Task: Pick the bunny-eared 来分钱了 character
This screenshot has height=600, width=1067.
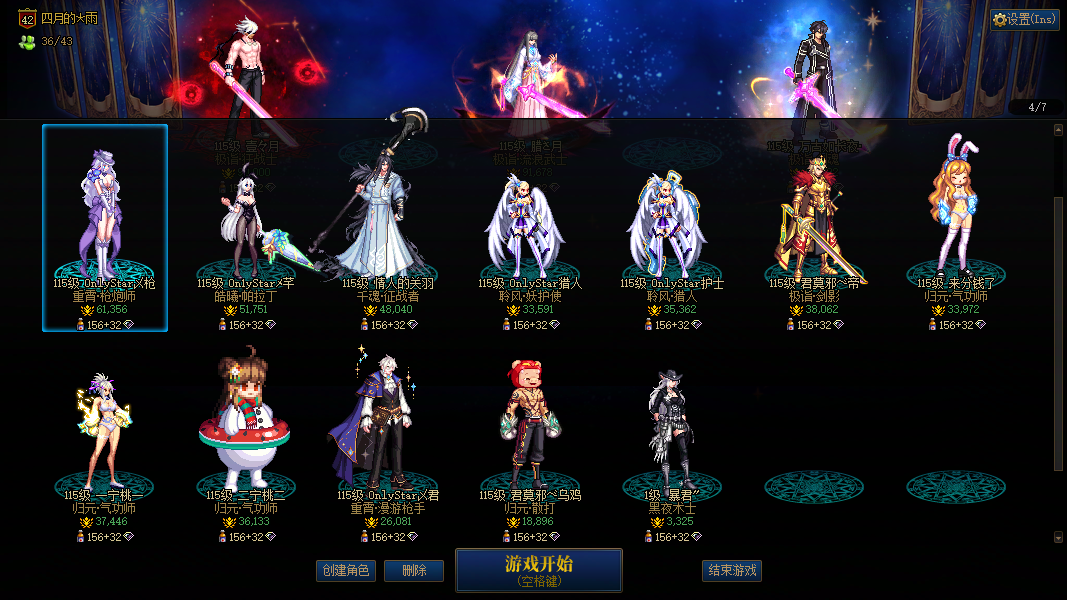Action: coord(957,230)
